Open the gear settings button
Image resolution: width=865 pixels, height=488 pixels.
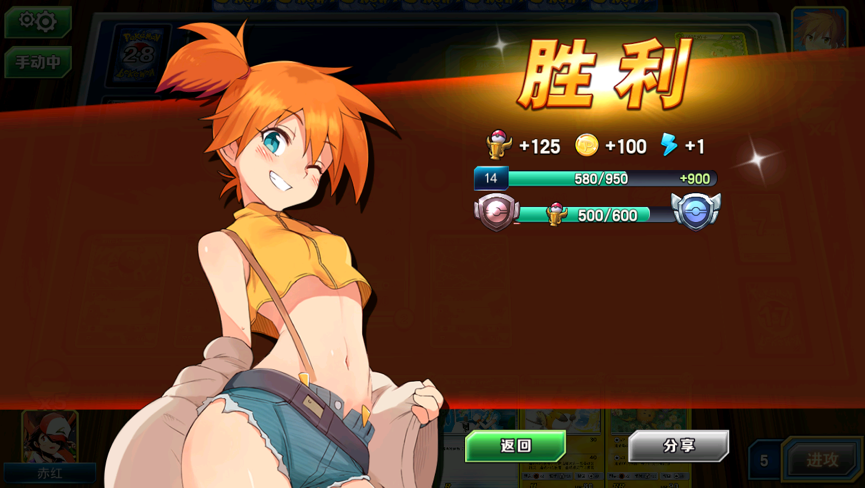38,21
